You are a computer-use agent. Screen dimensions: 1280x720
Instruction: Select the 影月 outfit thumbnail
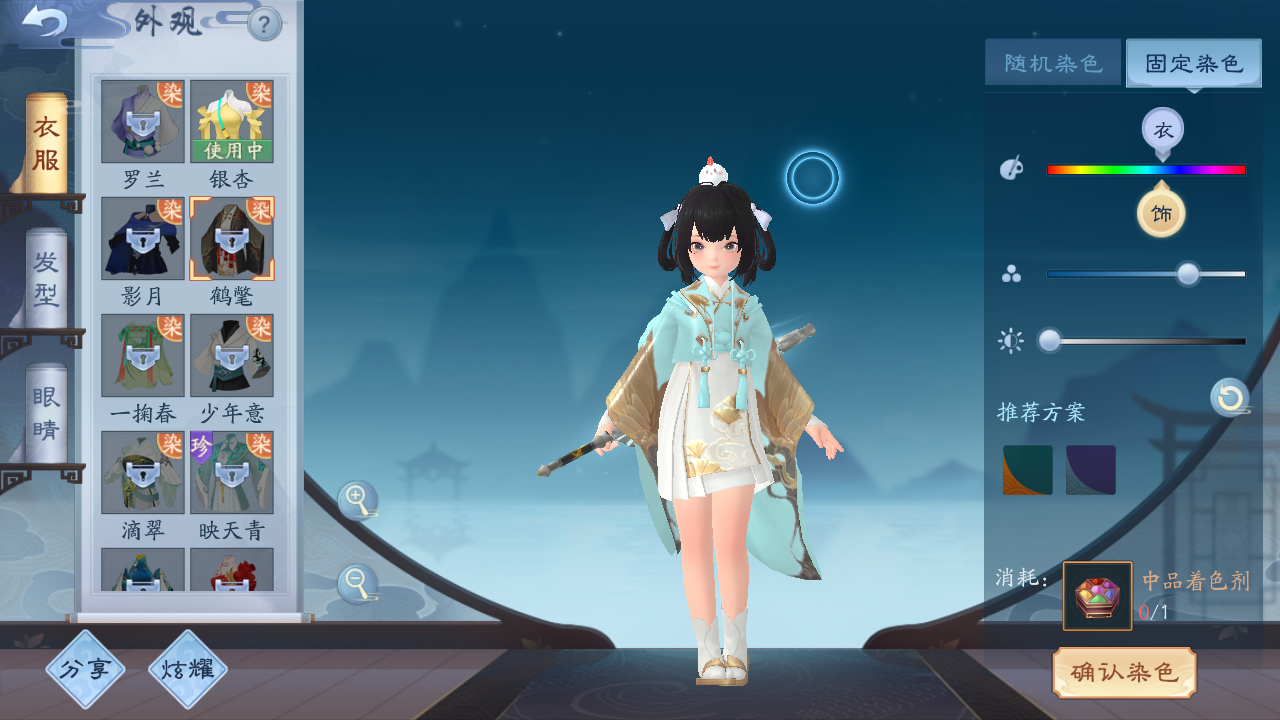coord(141,240)
